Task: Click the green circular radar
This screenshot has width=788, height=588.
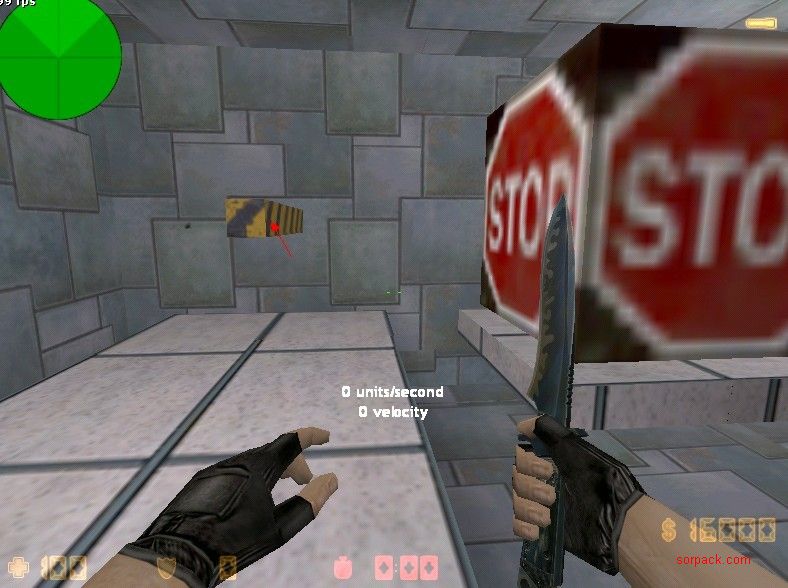Action: [x=59, y=58]
